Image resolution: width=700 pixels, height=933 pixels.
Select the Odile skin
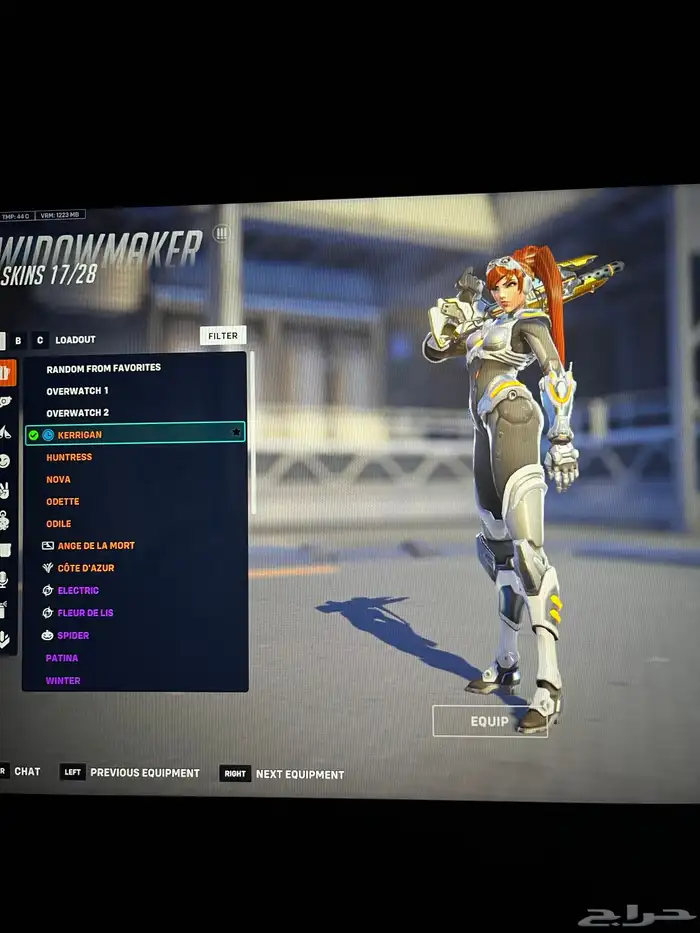[59, 523]
